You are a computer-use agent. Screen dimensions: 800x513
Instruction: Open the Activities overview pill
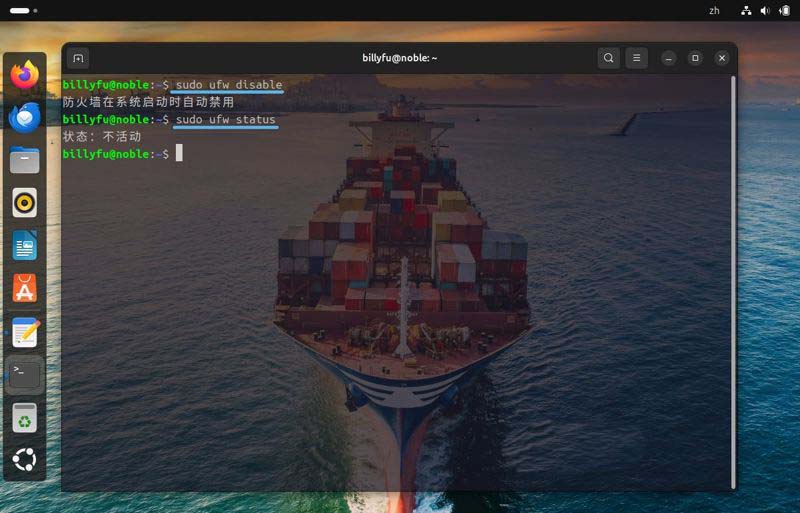tap(20, 10)
